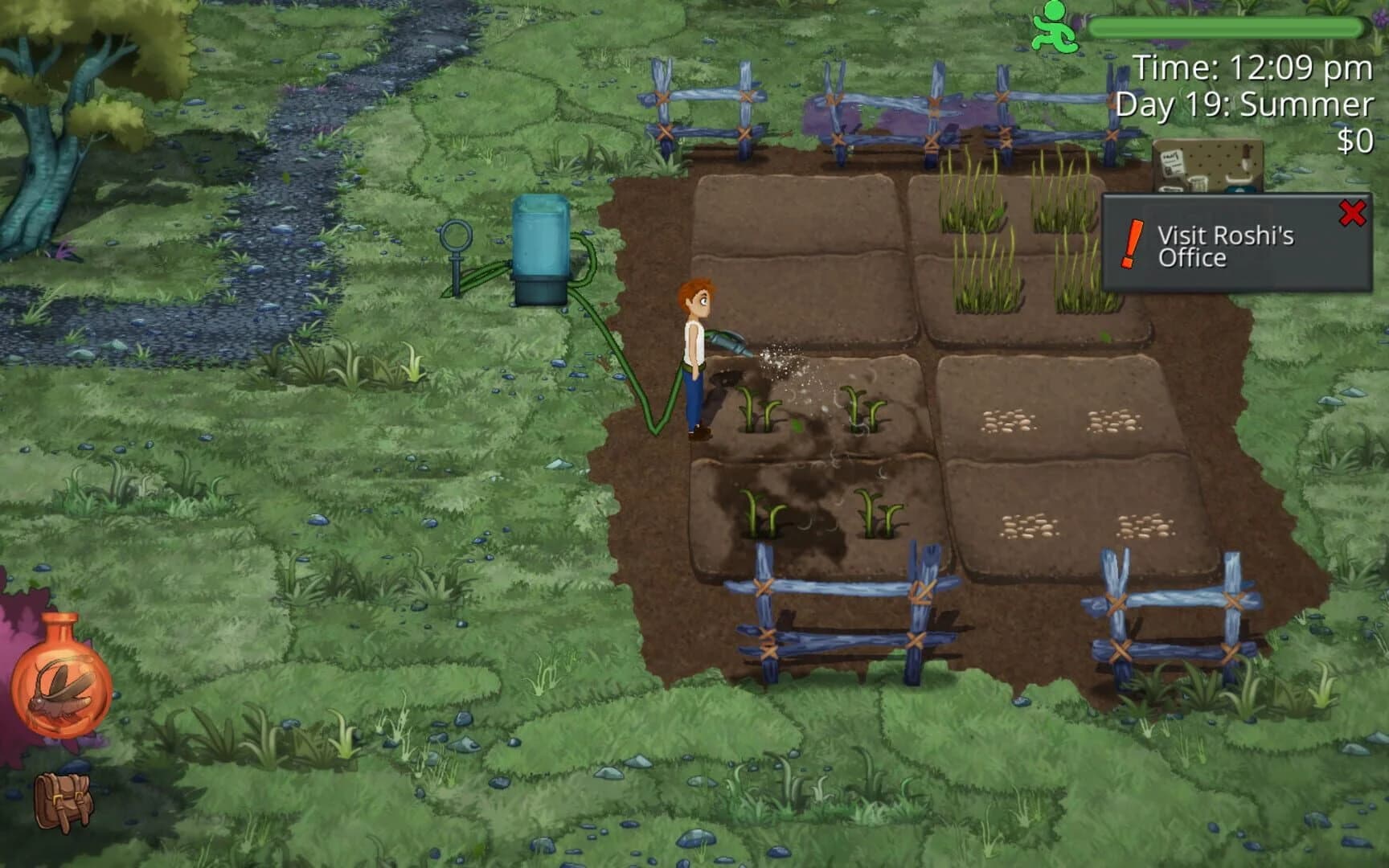Click the red exclamation mark on the quest notification
Screen dimensions: 1389x868
[1131, 244]
